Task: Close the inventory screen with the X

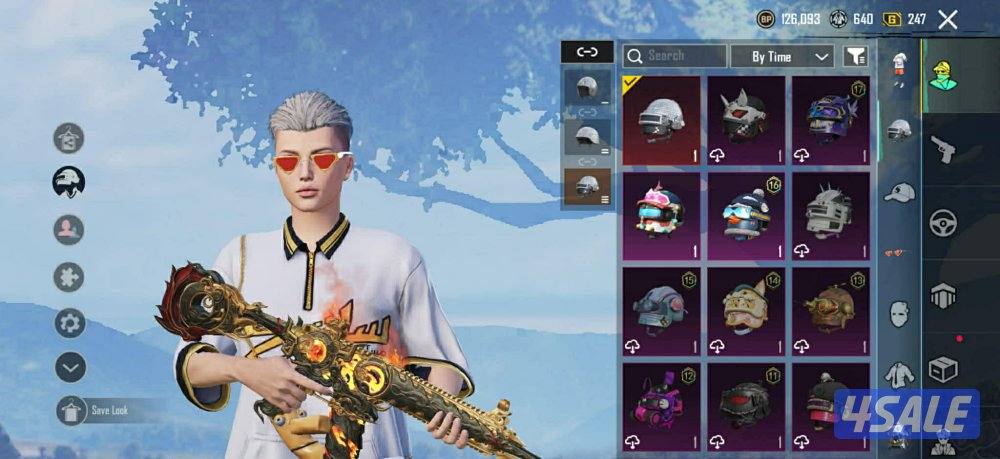Action: pos(948,19)
